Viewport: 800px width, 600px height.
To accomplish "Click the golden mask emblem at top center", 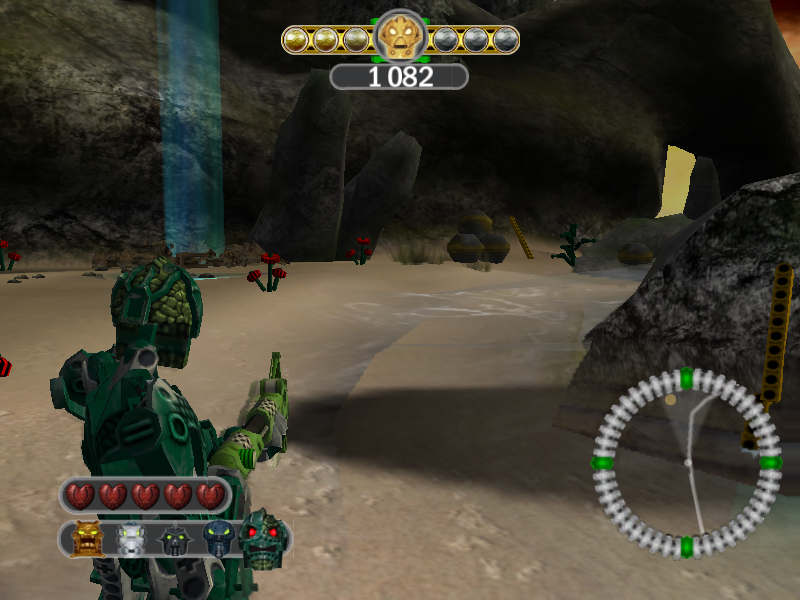I will pos(400,39).
